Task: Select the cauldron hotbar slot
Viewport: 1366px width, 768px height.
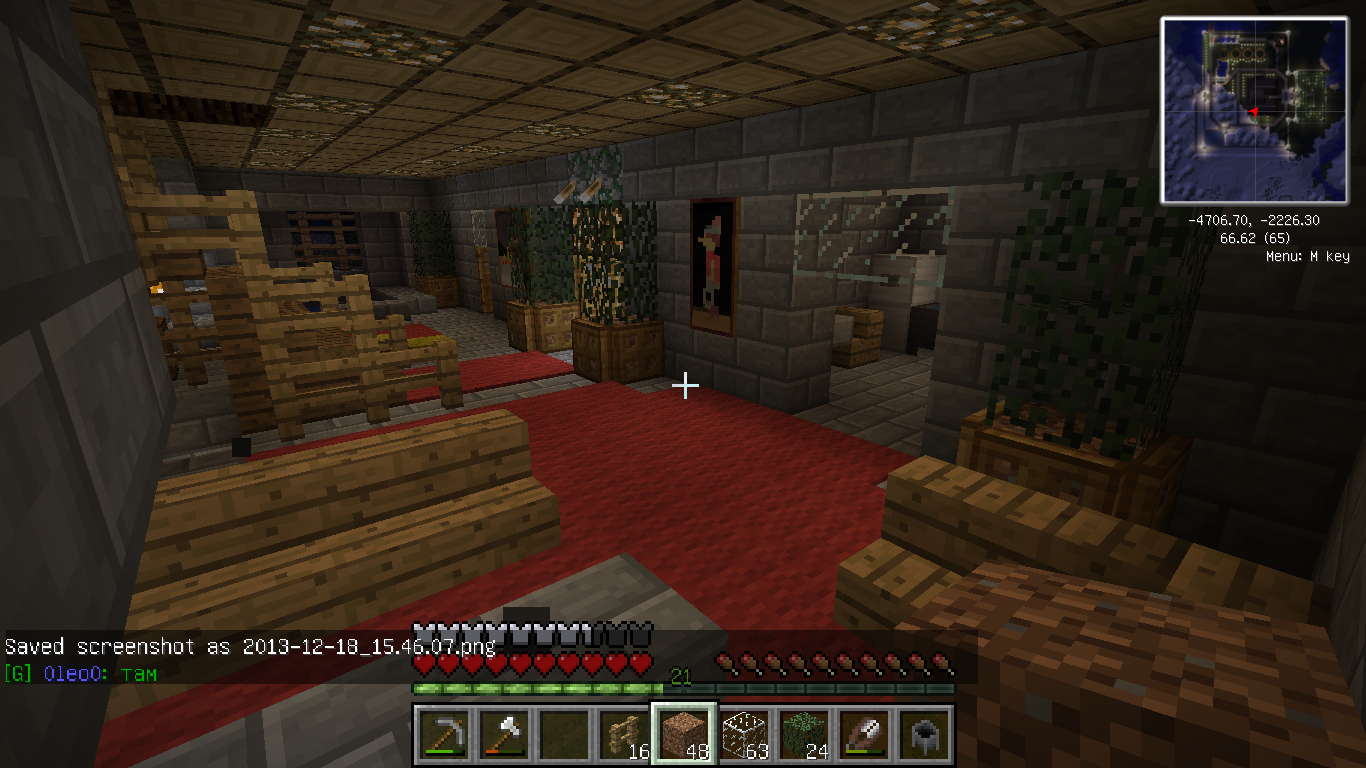Action: pyautogui.click(x=924, y=735)
